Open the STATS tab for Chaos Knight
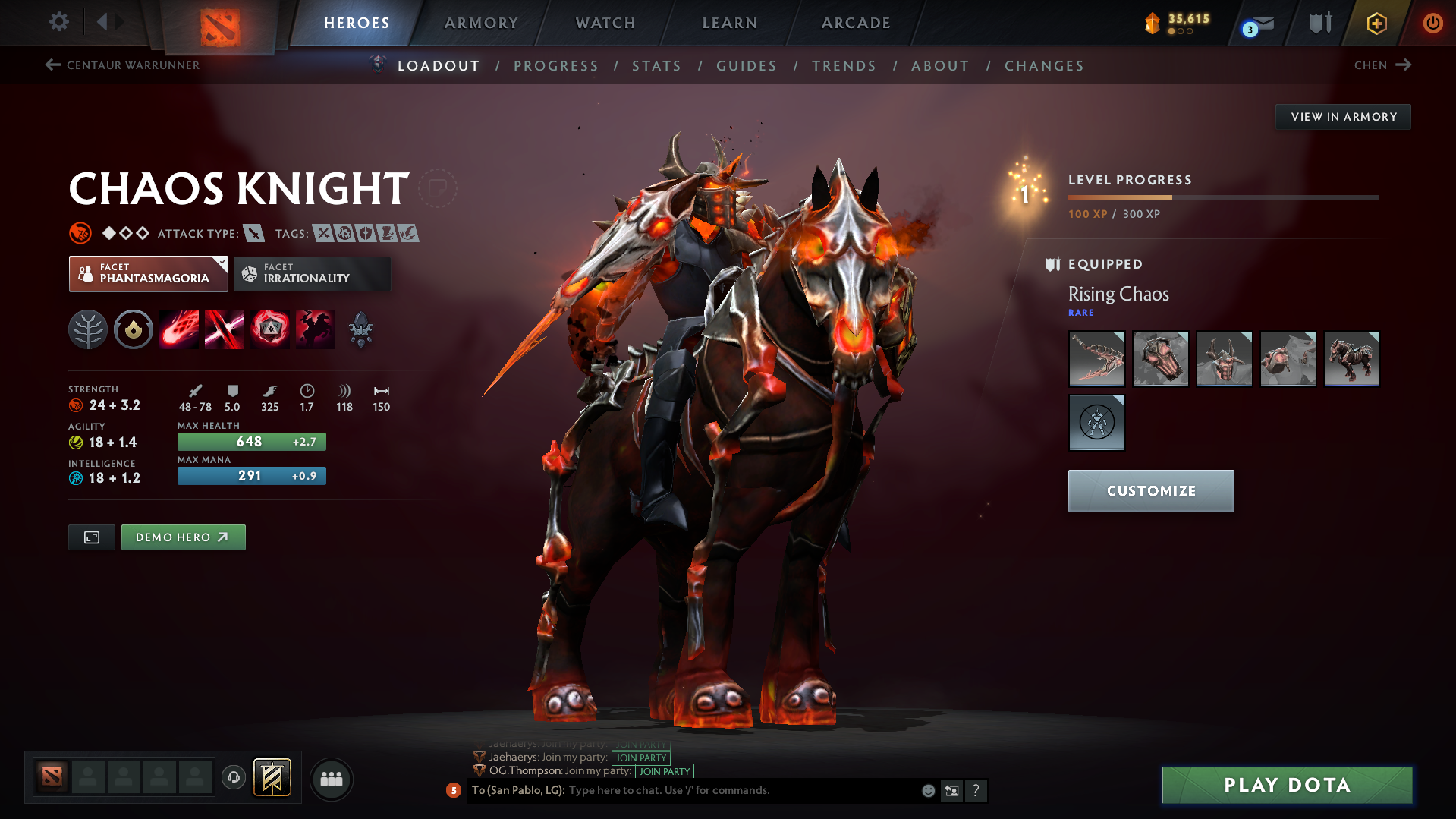This screenshot has width=1456, height=819. click(656, 65)
